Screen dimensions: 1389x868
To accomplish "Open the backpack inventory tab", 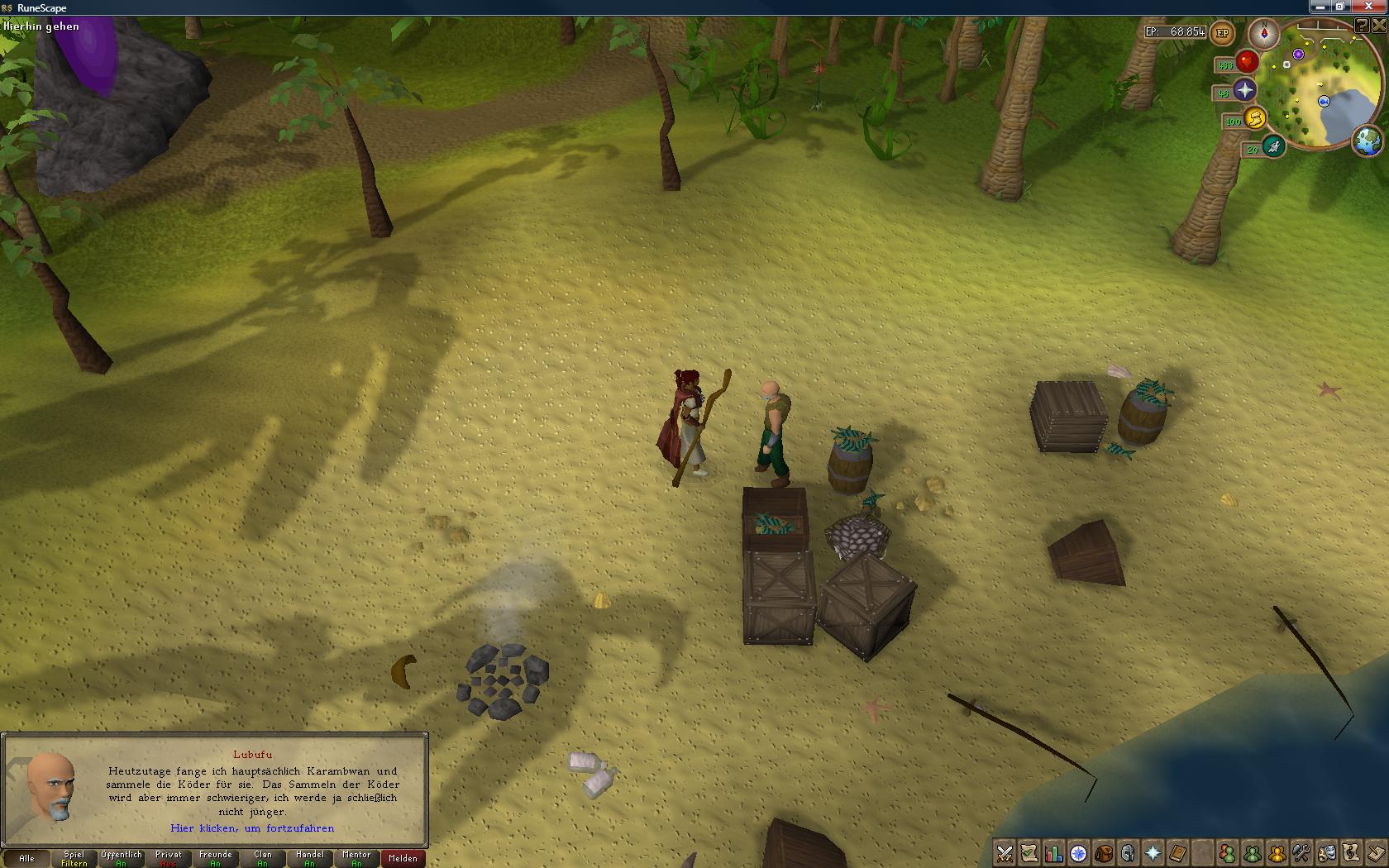I will pyautogui.click(x=1104, y=853).
